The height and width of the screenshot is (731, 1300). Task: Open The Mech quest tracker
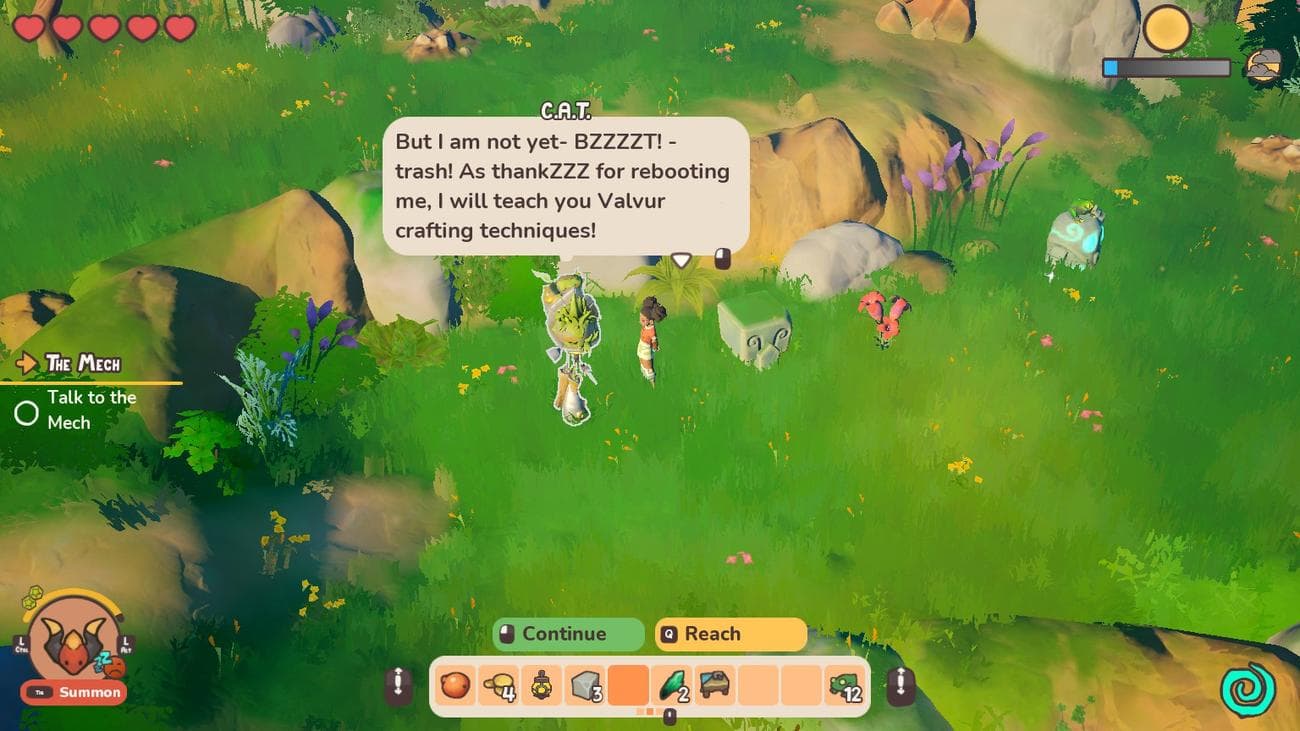pyautogui.click(x=84, y=364)
